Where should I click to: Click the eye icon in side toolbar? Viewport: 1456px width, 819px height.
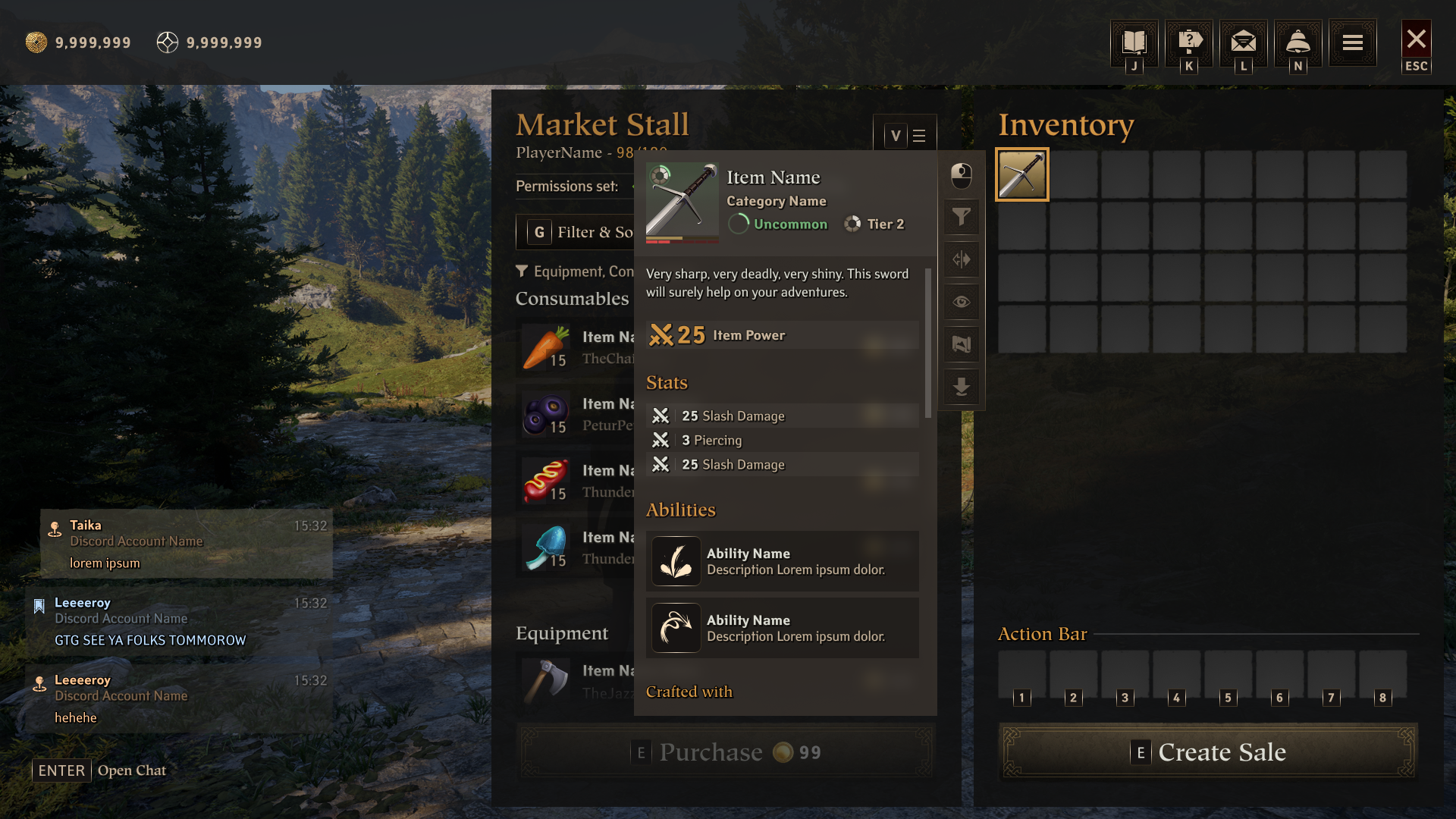962,303
